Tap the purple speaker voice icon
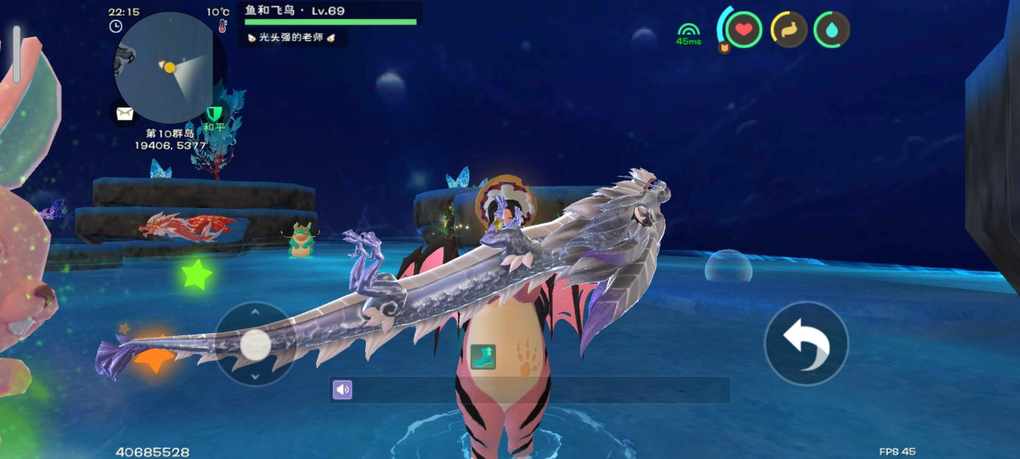 (343, 390)
